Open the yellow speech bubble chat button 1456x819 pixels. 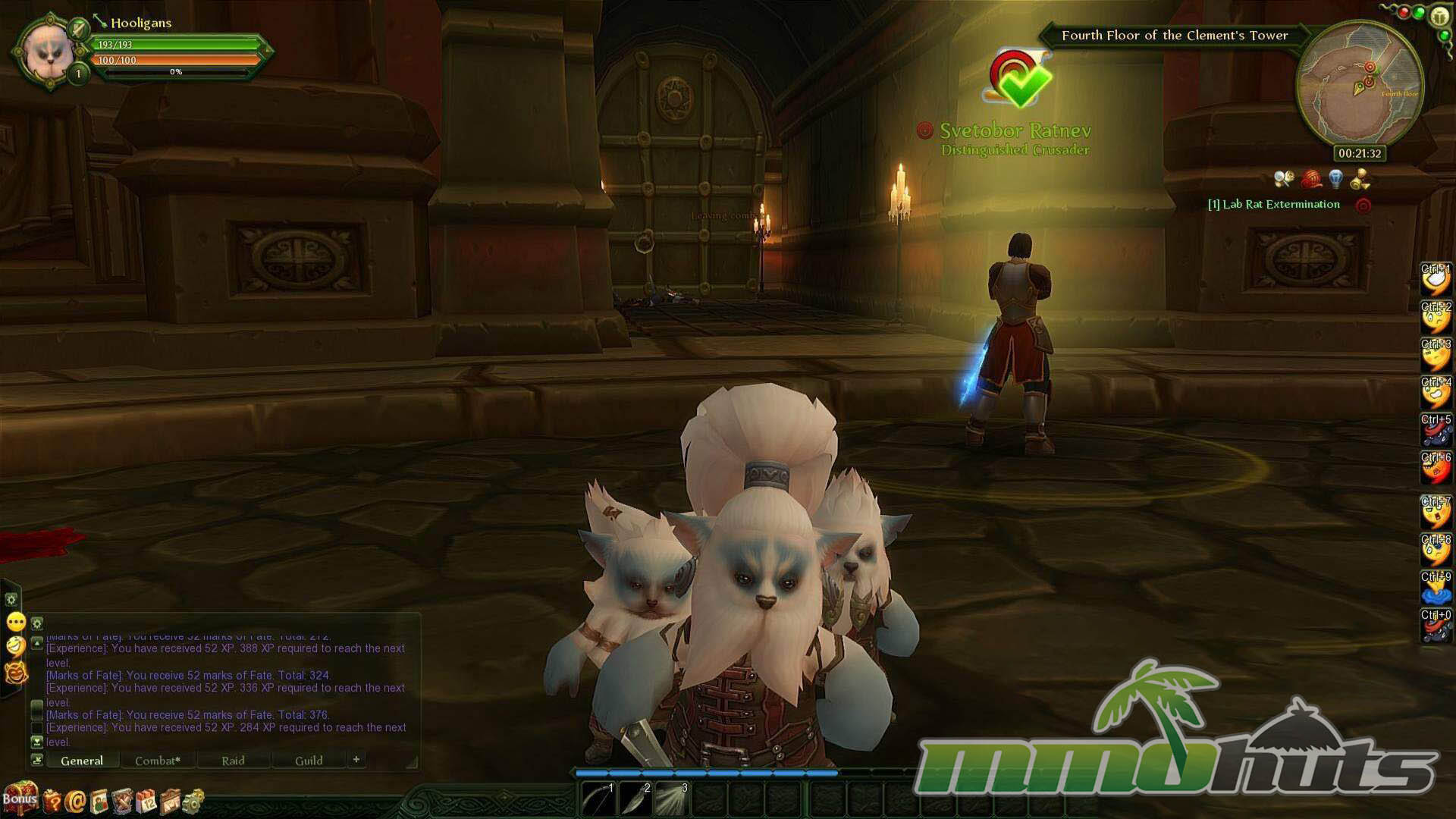coord(16,623)
